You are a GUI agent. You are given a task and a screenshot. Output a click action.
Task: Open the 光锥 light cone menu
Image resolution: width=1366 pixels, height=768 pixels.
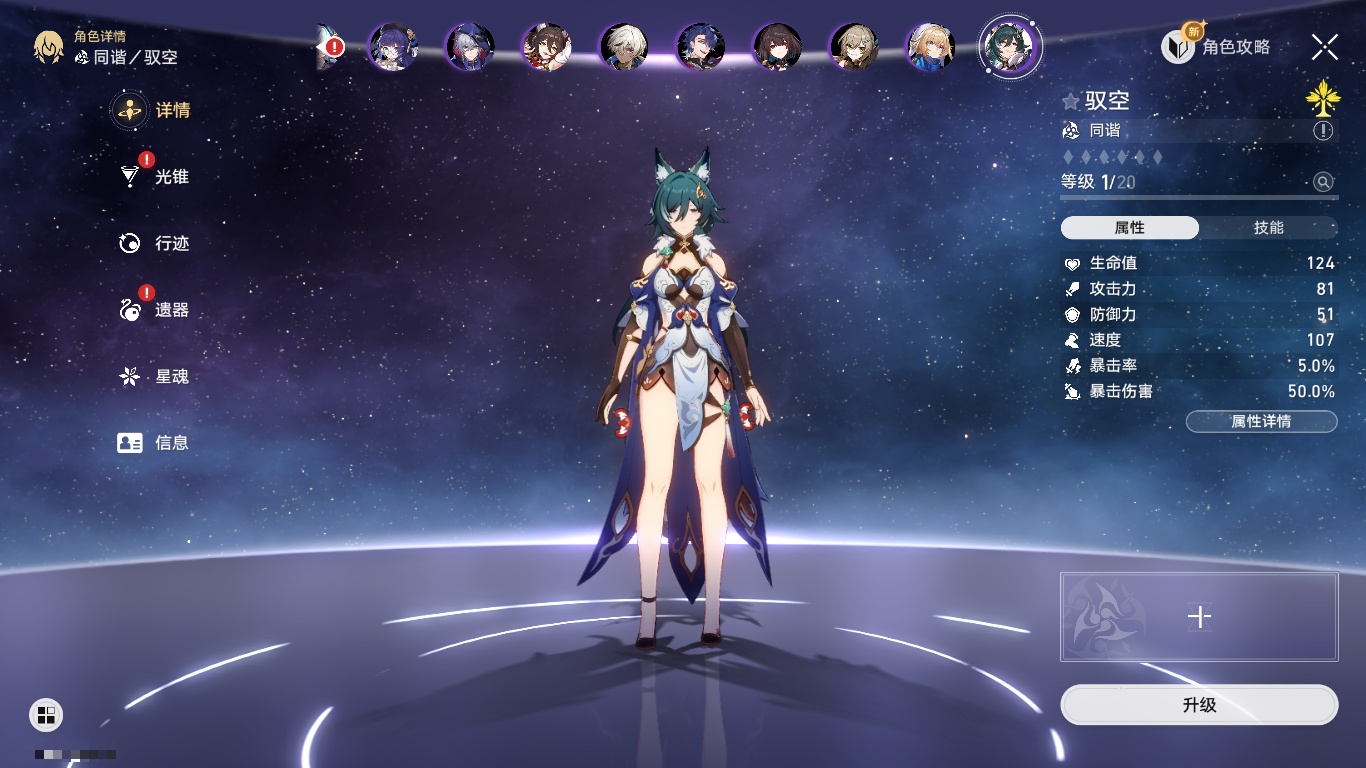point(154,177)
